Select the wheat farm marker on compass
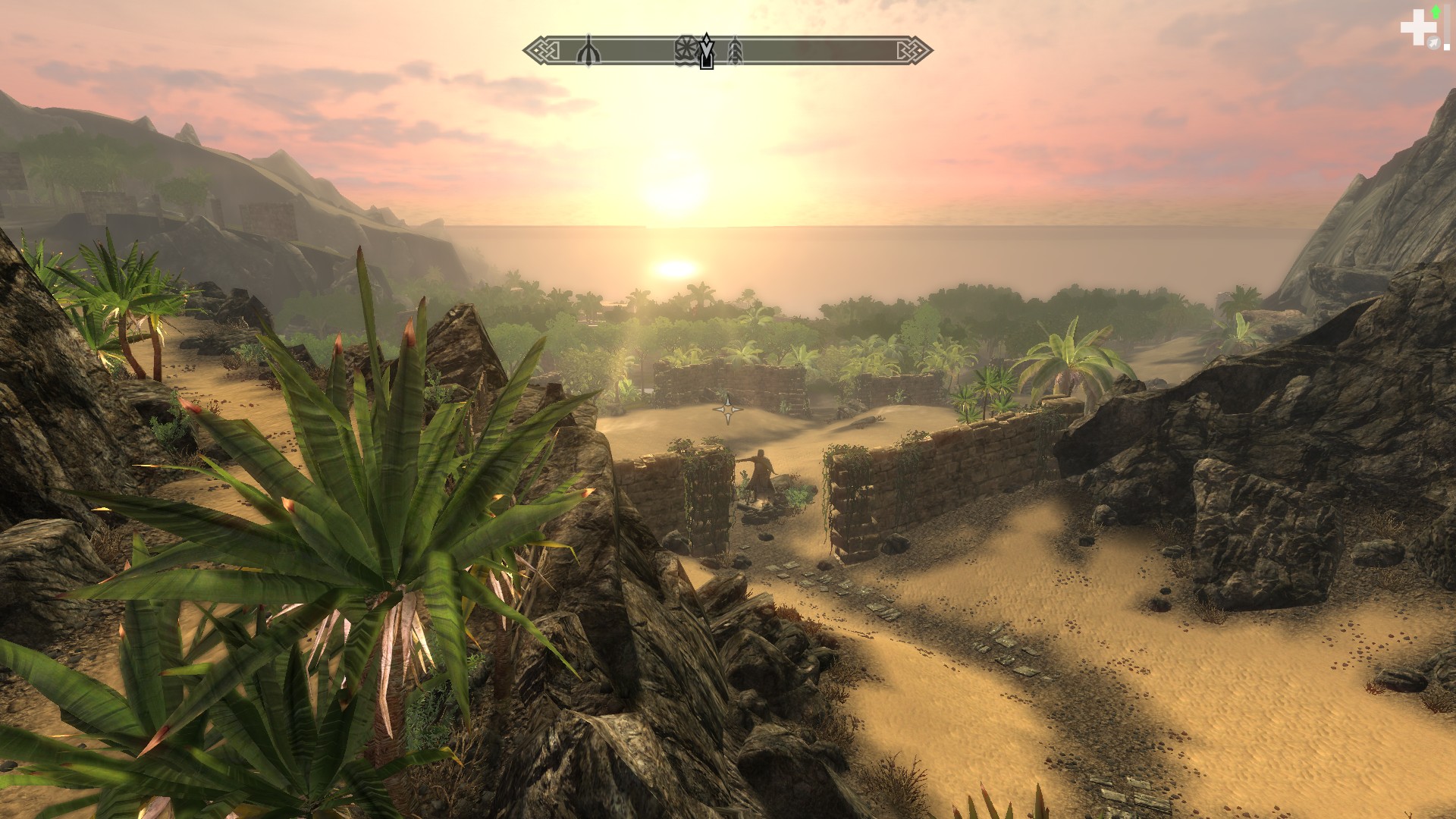 [x=734, y=52]
